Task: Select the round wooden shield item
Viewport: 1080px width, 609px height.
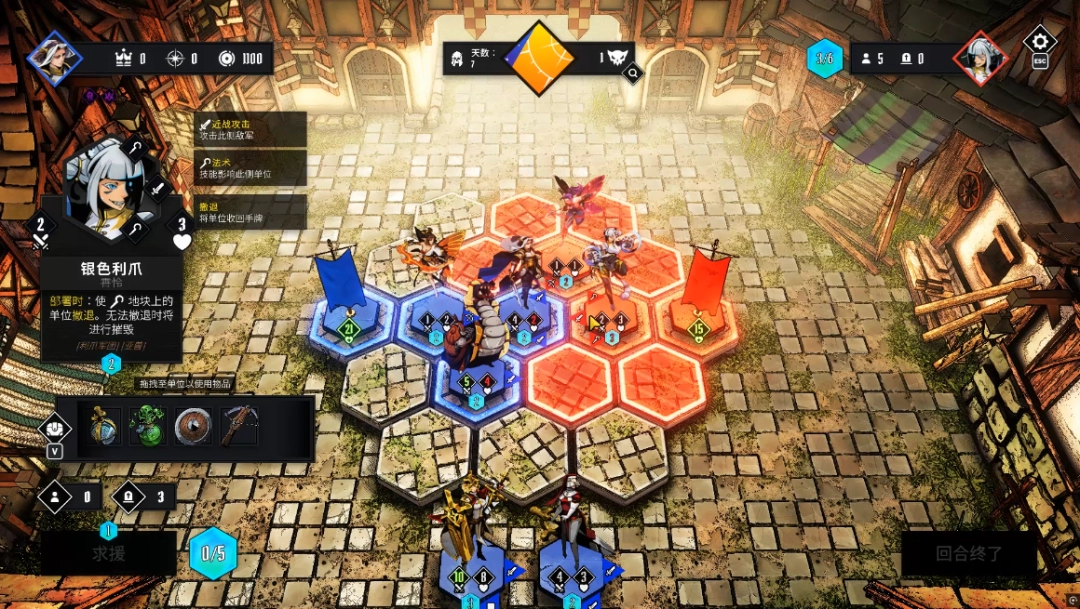Action: [193, 426]
